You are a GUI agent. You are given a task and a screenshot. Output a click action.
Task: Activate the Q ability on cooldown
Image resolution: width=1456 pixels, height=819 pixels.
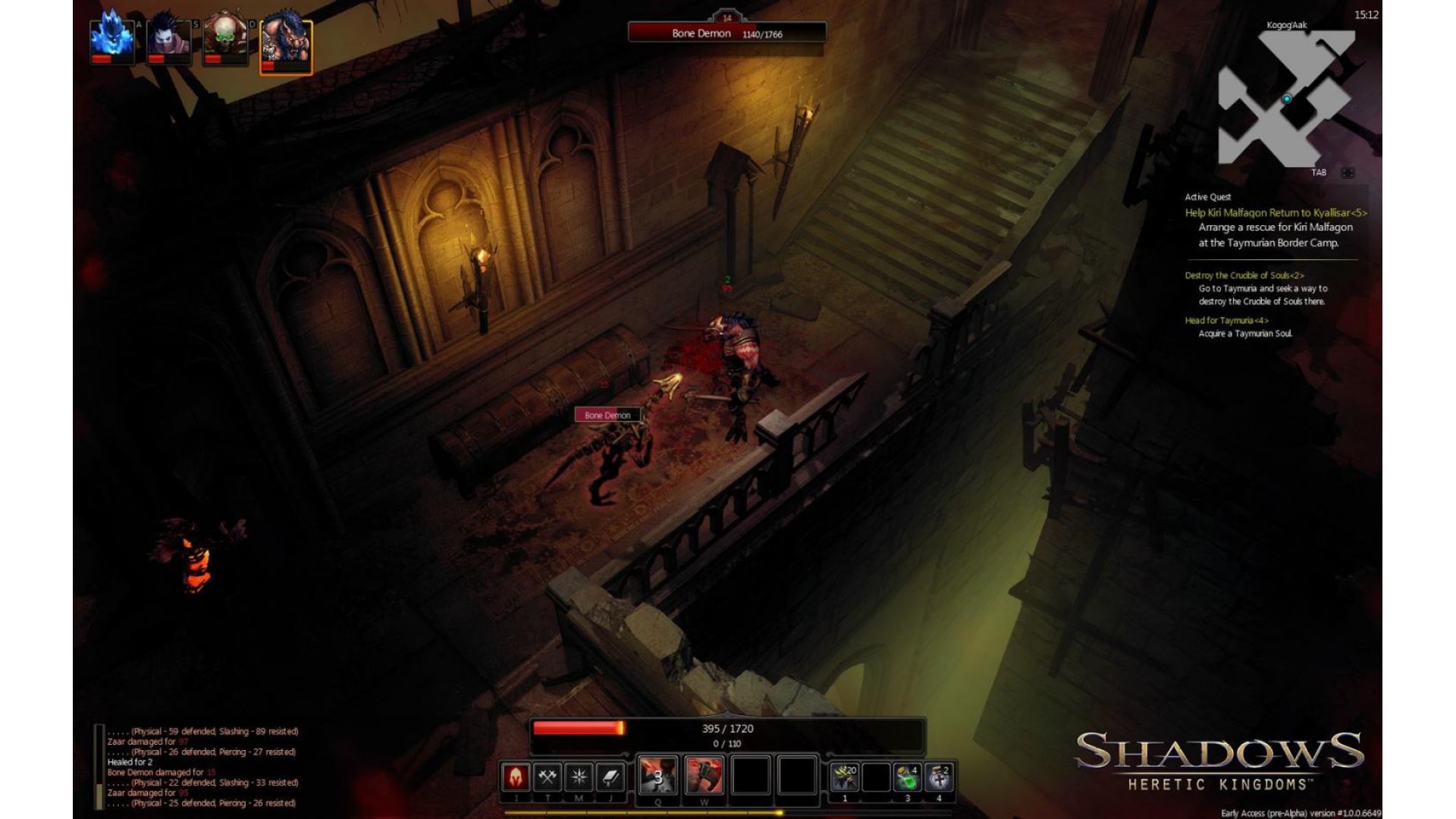point(657,776)
